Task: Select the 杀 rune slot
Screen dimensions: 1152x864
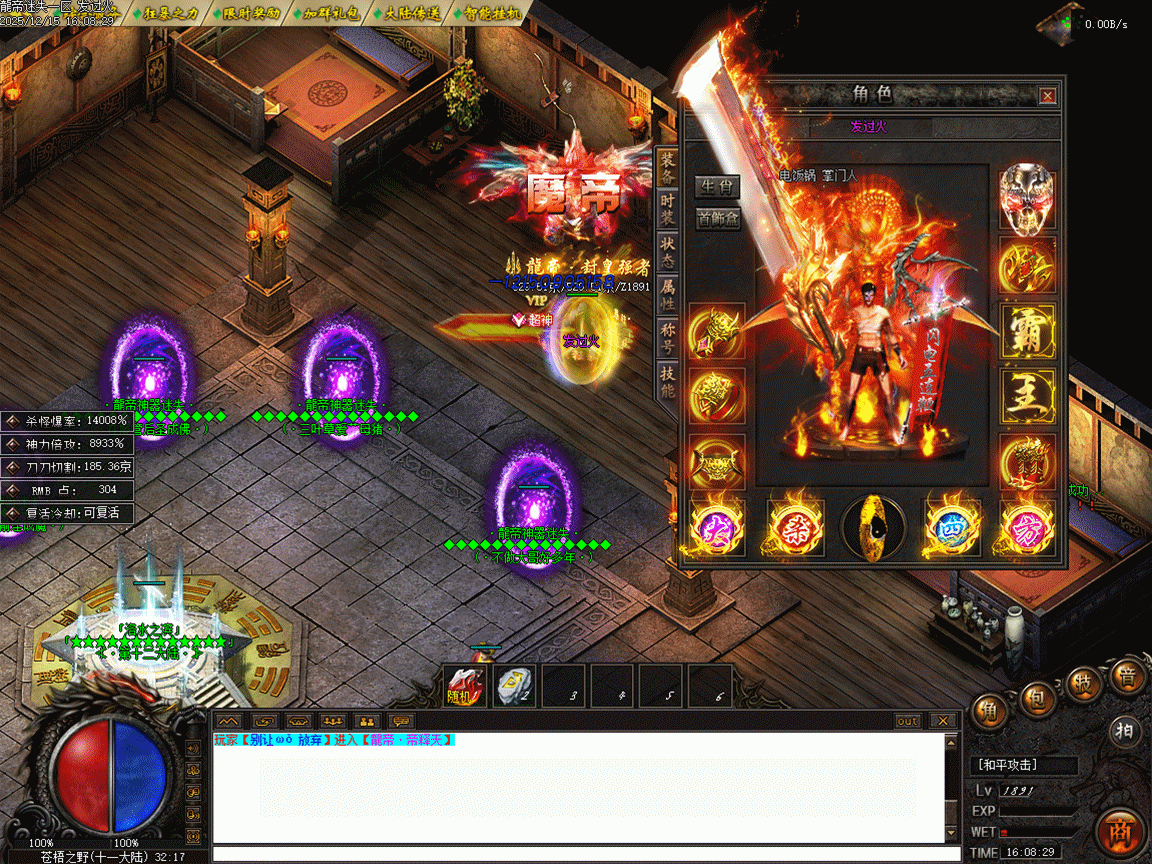Action: pos(795,526)
